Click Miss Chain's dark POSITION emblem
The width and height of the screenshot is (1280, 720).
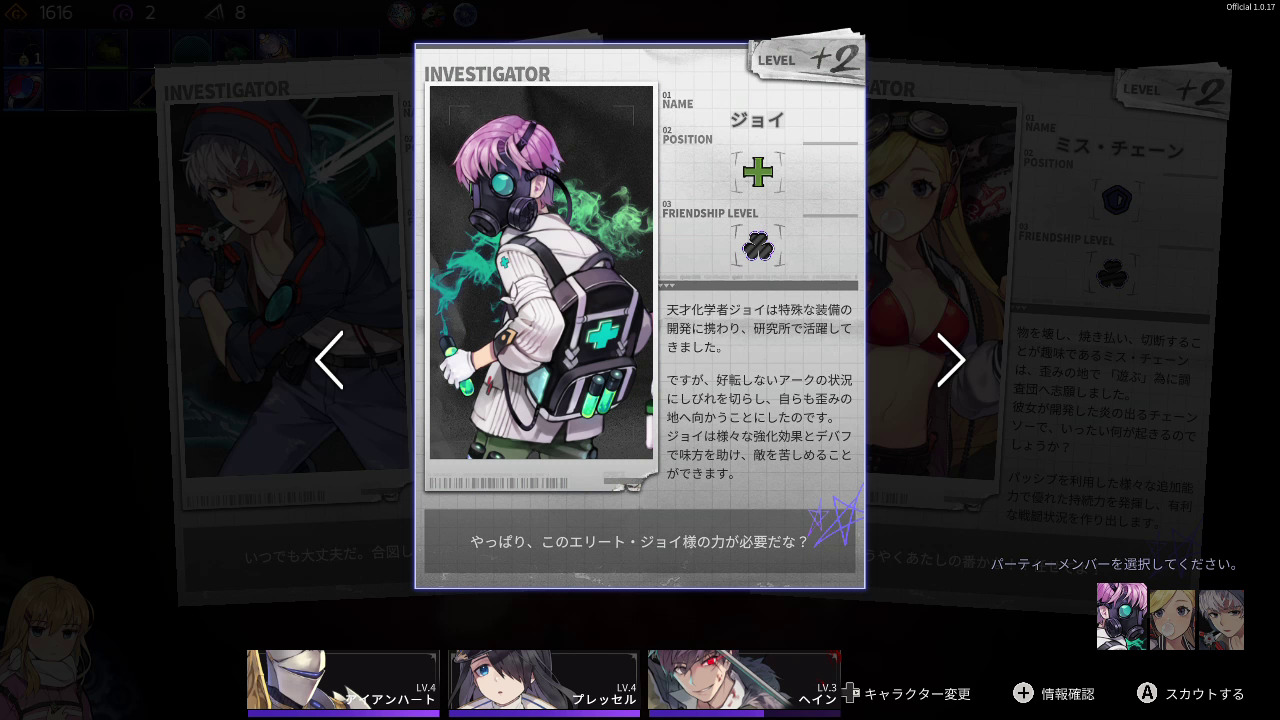tap(1117, 199)
